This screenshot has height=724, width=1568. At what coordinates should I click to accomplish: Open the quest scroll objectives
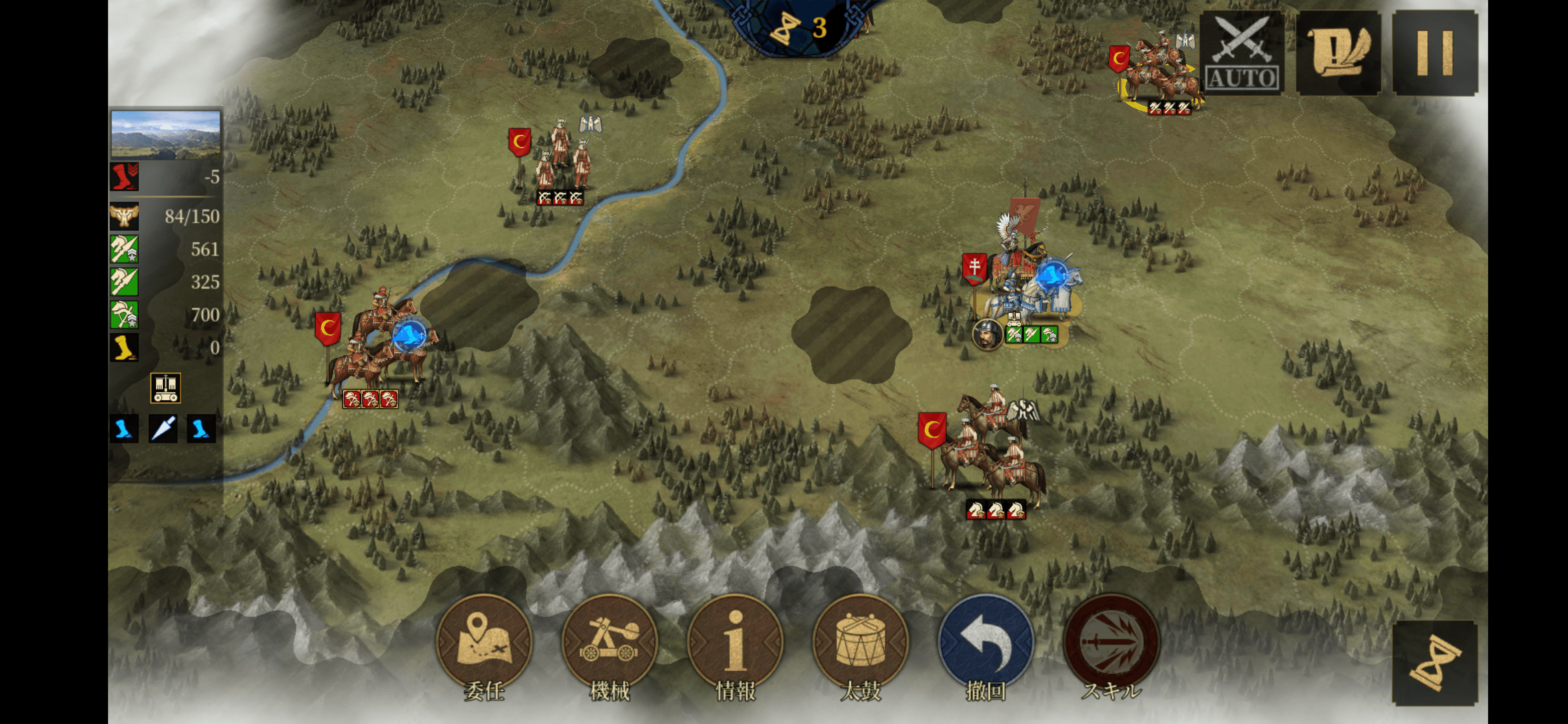[x=1338, y=54]
